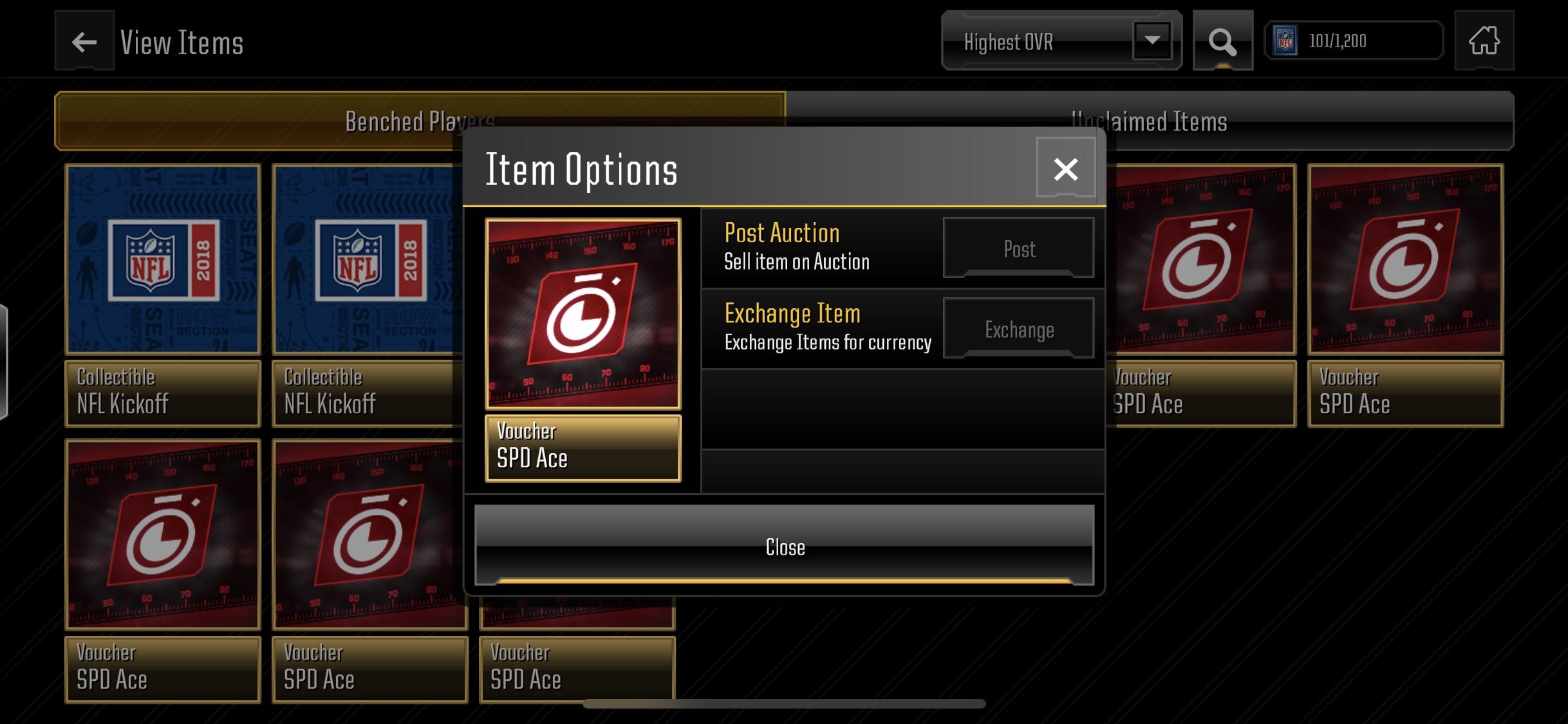
Task: Expand the selected voucher details in Item Options
Action: tap(583, 445)
